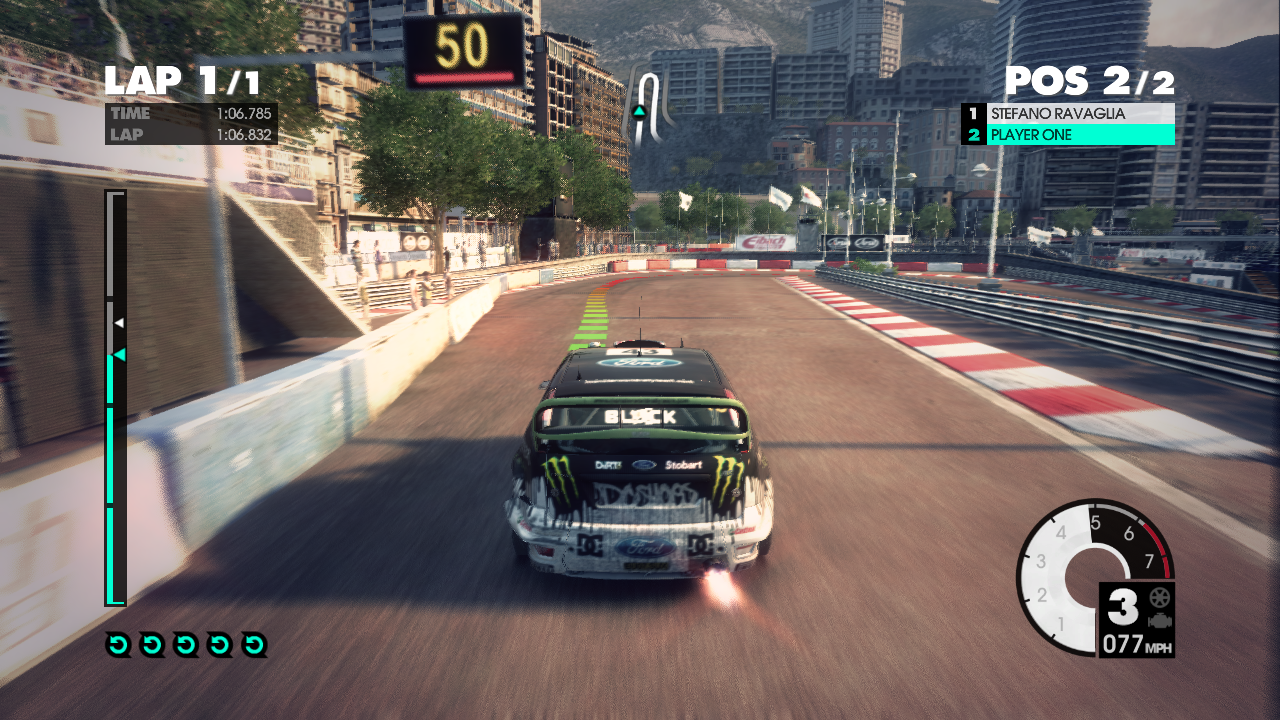Click the engine damage status icon
This screenshot has height=720, width=1280.
point(1160,620)
